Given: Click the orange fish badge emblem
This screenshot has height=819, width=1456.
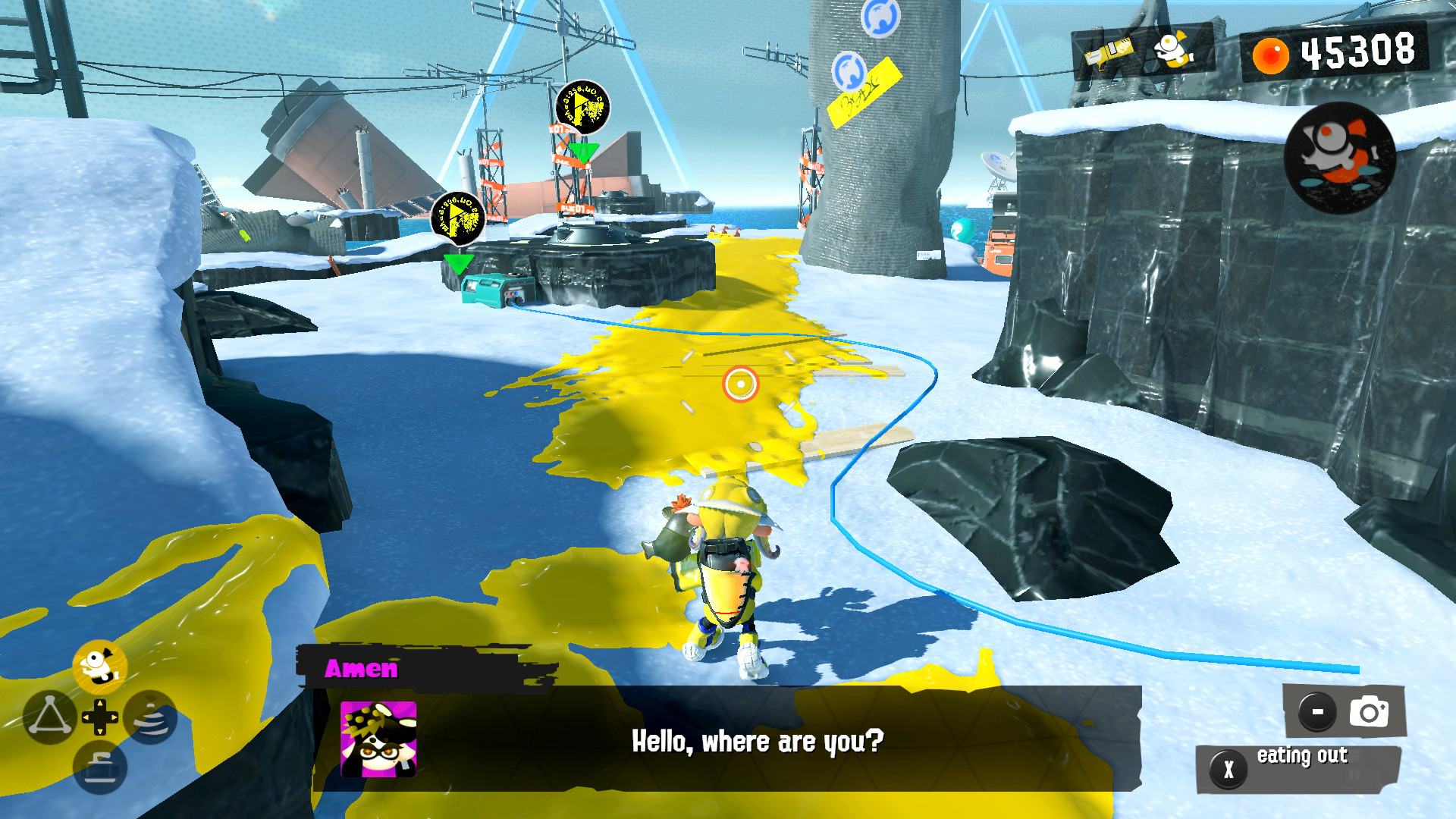Looking at the screenshot, I should (1341, 157).
